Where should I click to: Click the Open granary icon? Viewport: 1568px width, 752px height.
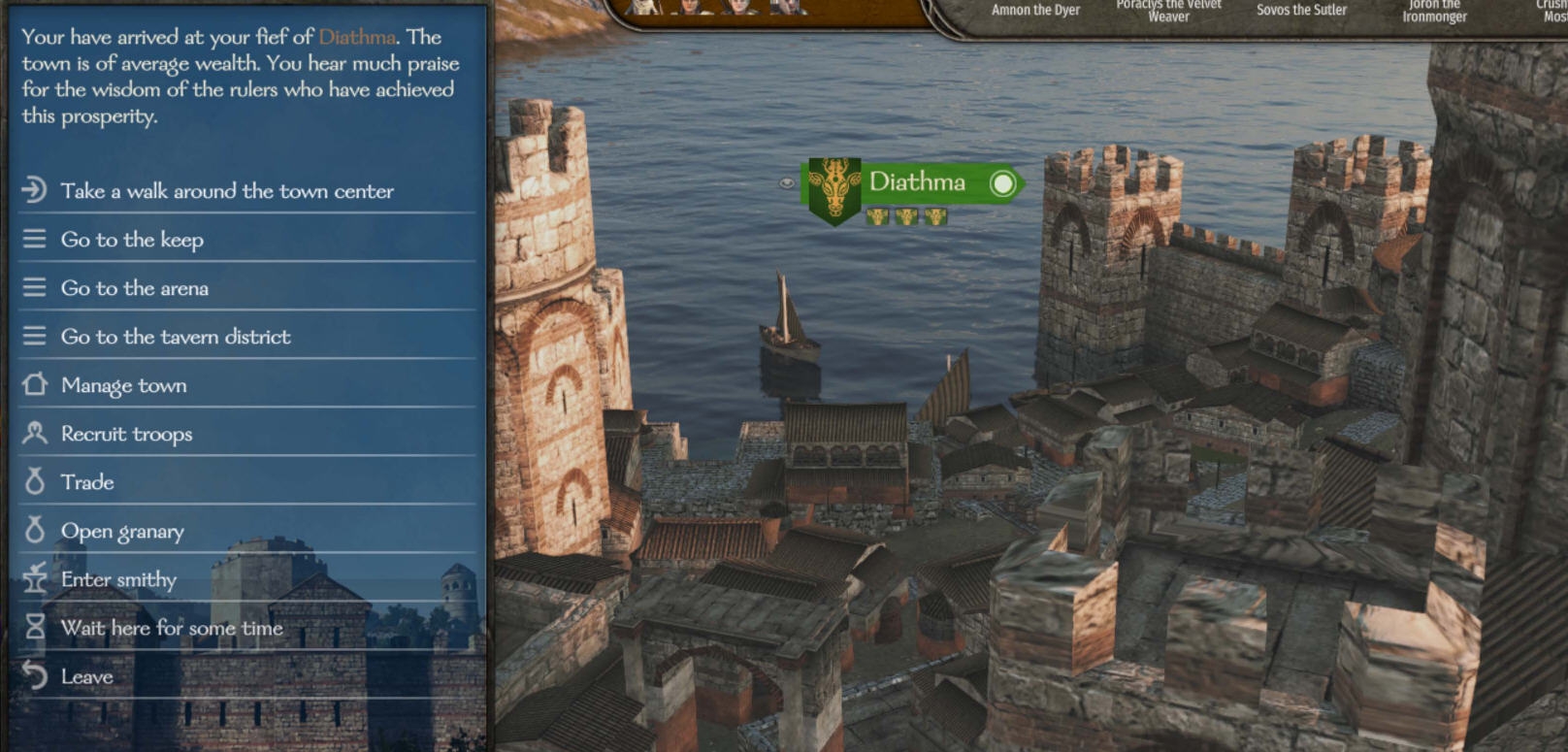tap(34, 531)
